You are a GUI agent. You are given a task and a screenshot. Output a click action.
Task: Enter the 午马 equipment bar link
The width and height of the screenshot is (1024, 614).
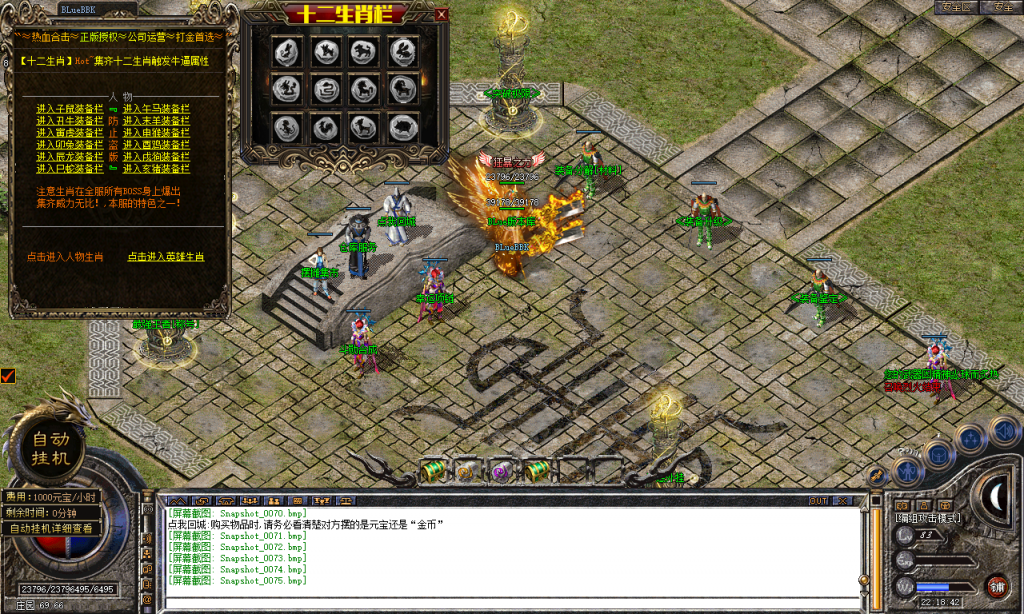[156, 108]
